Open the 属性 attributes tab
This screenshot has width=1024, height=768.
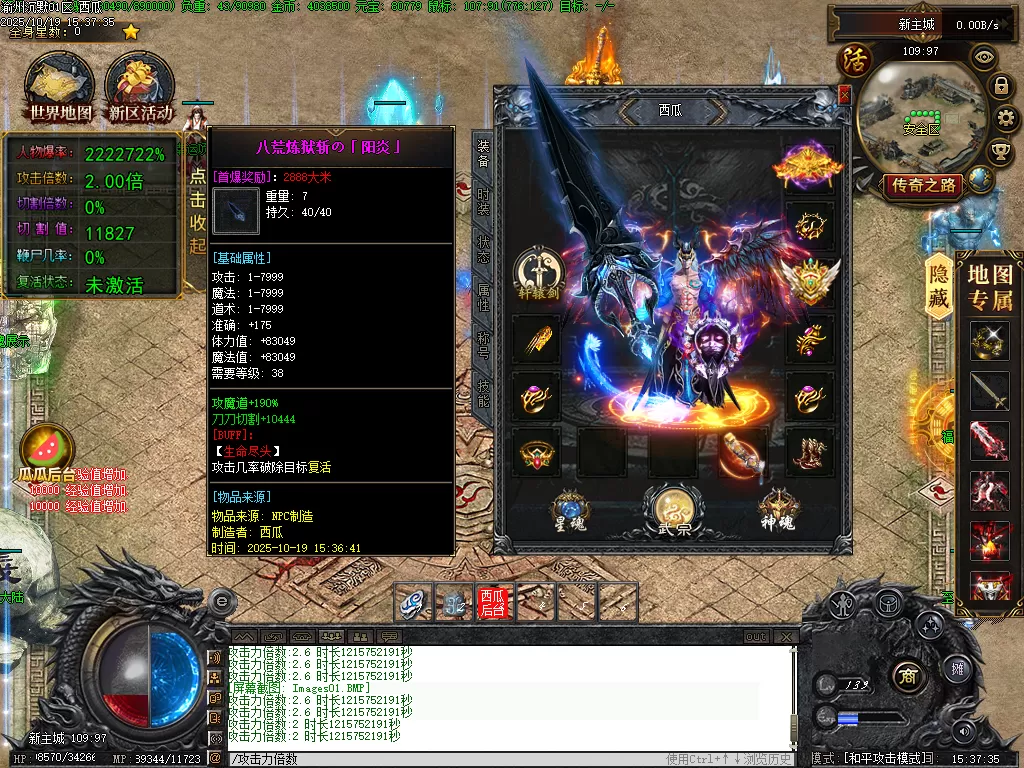tap(483, 297)
